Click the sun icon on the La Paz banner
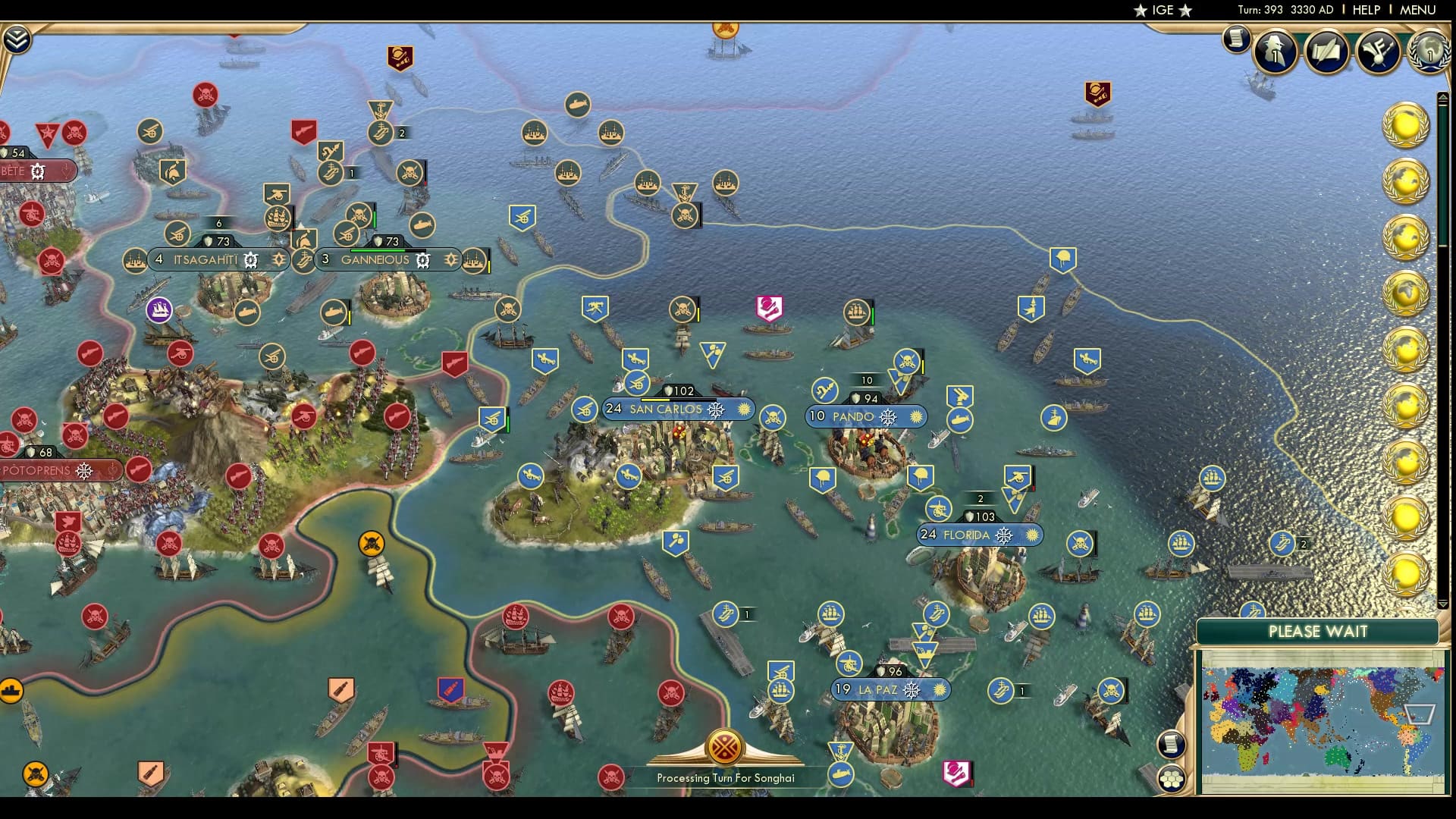This screenshot has width=1456, height=819. click(939, 691)
